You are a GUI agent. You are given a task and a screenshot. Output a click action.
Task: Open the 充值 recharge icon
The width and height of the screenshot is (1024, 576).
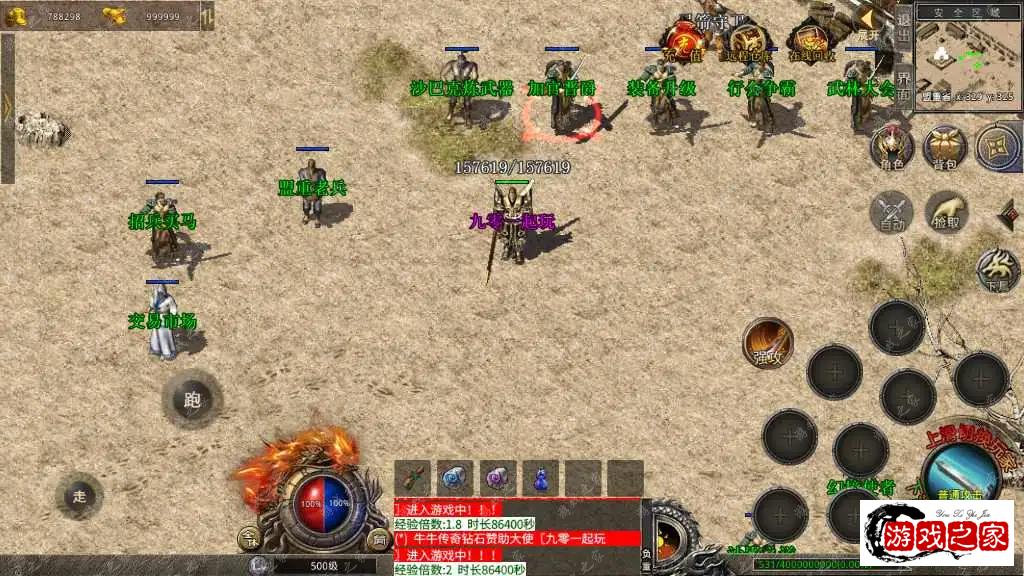click(x=685, y=42)
